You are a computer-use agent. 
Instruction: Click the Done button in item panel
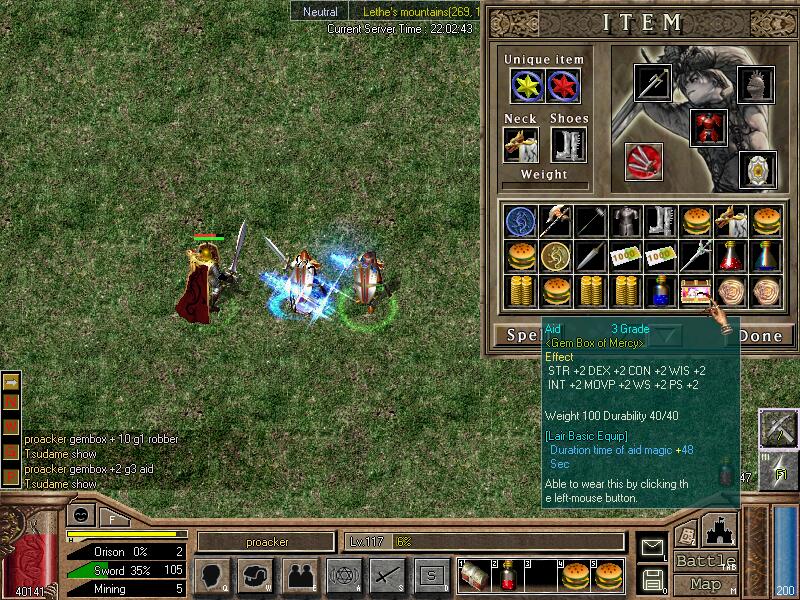(760, 336)
